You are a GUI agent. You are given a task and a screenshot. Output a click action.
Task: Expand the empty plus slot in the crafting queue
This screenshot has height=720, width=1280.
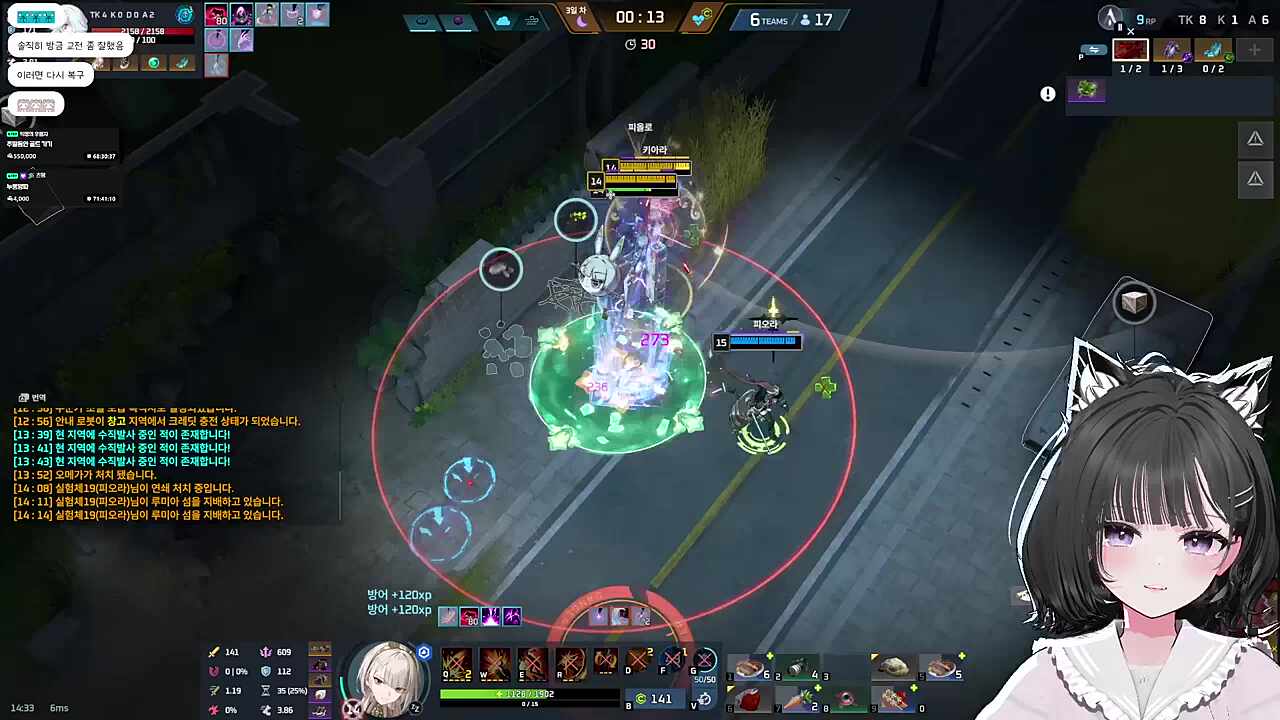tap(1253, 49)
